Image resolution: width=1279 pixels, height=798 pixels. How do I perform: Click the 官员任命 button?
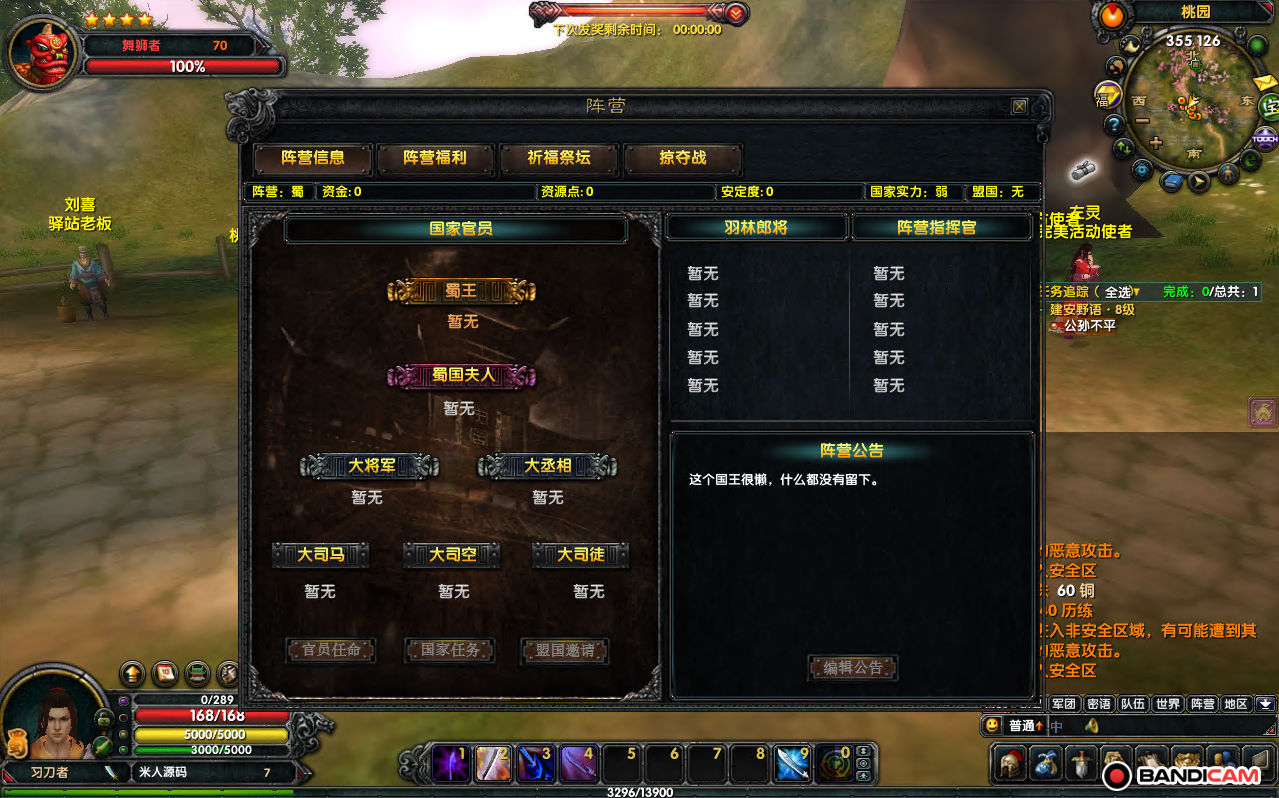coord(331,650)
